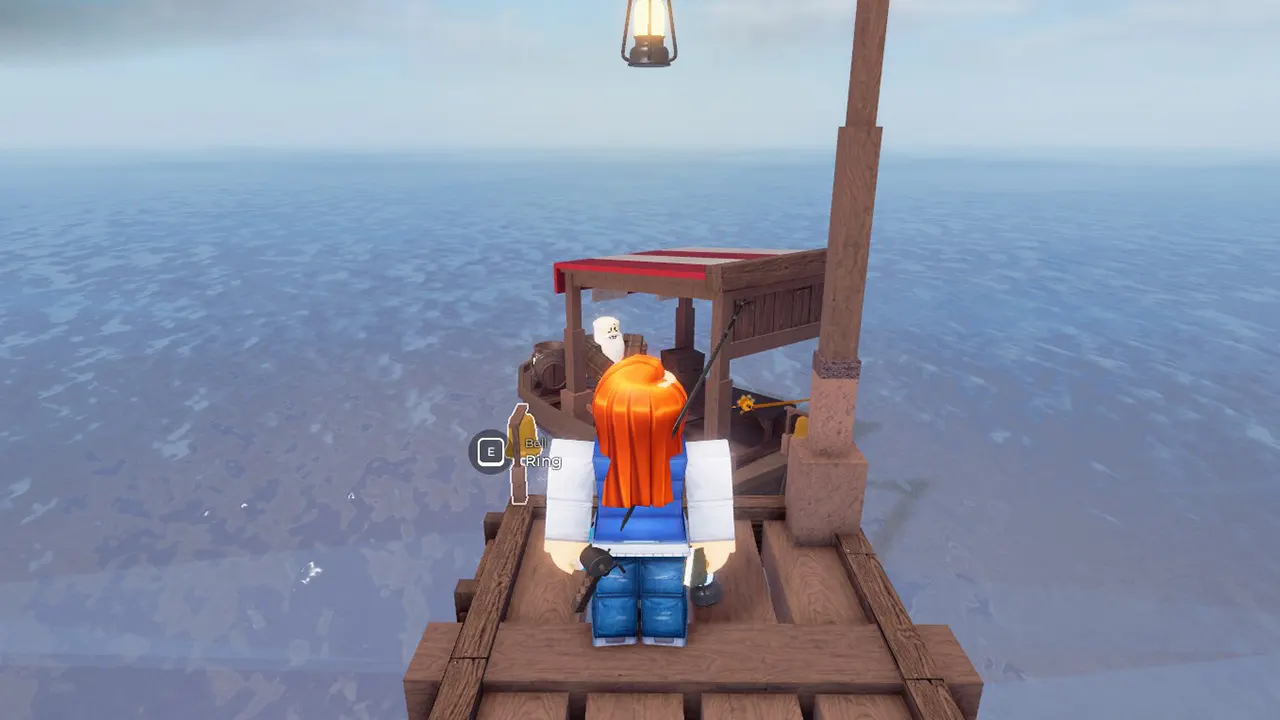Click the E key prompt icon

tap(490, 450)
